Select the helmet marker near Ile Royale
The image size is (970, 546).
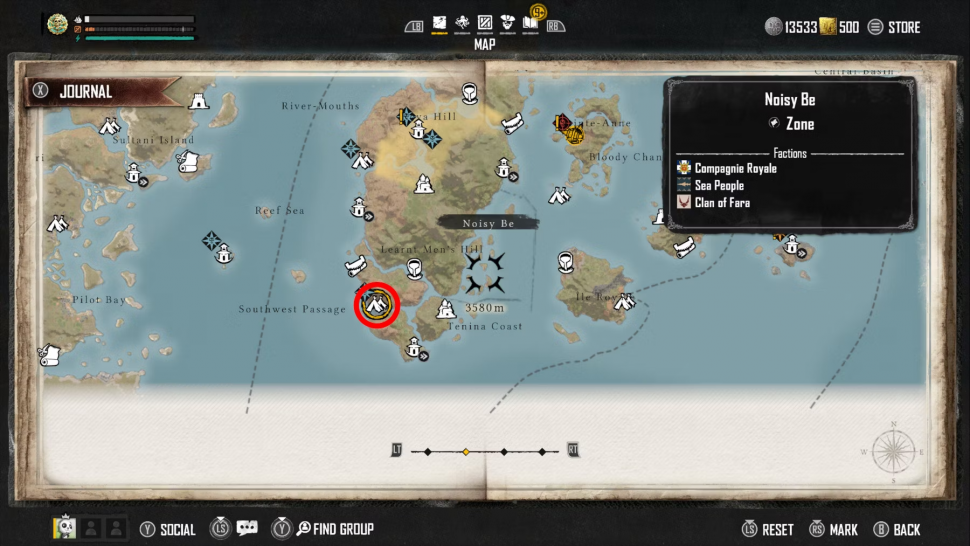(567, 262)
